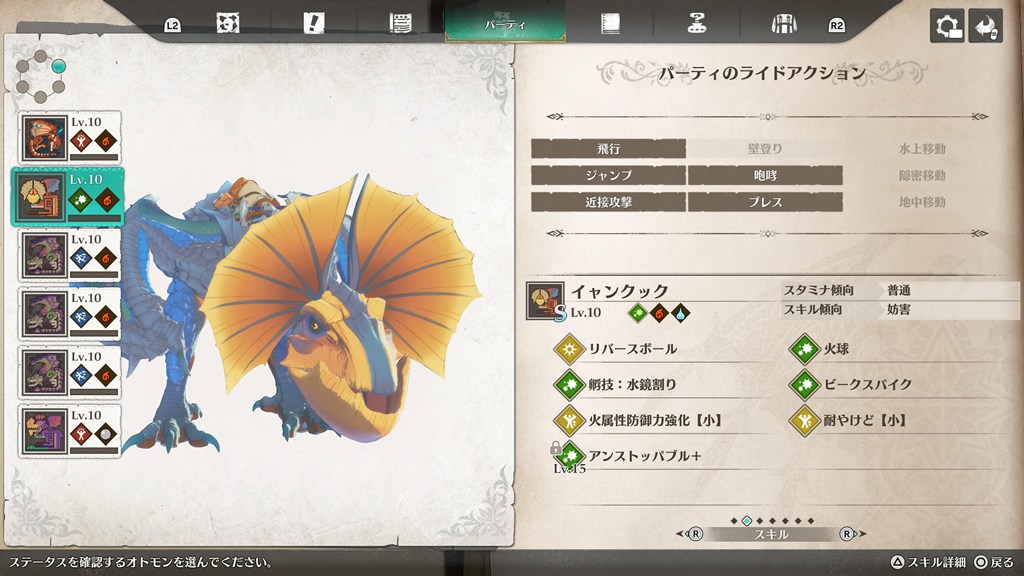
Task: Select the locked アンストッパブル+ skill
Action: click(x=647, y=455)
